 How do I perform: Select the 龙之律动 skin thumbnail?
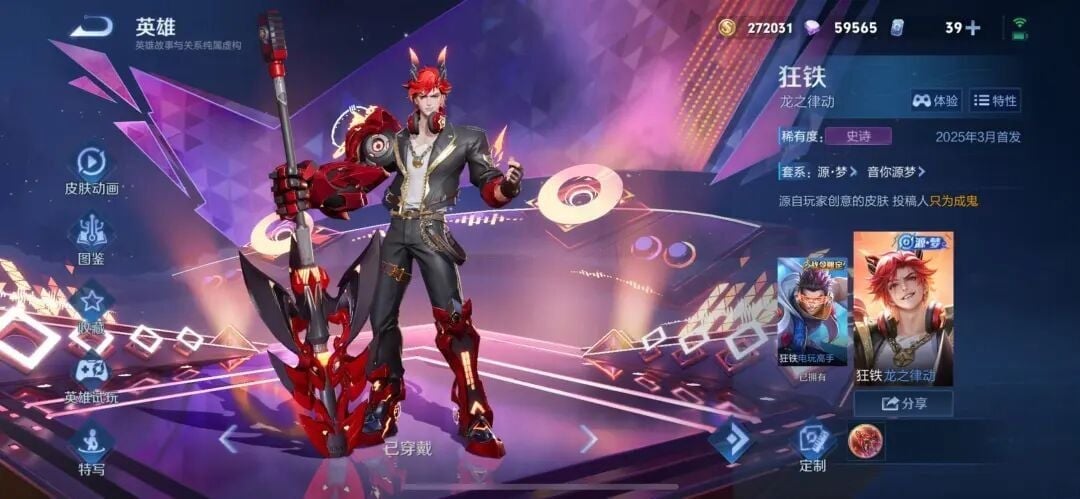pyautogui.click(x=903, y=308)
